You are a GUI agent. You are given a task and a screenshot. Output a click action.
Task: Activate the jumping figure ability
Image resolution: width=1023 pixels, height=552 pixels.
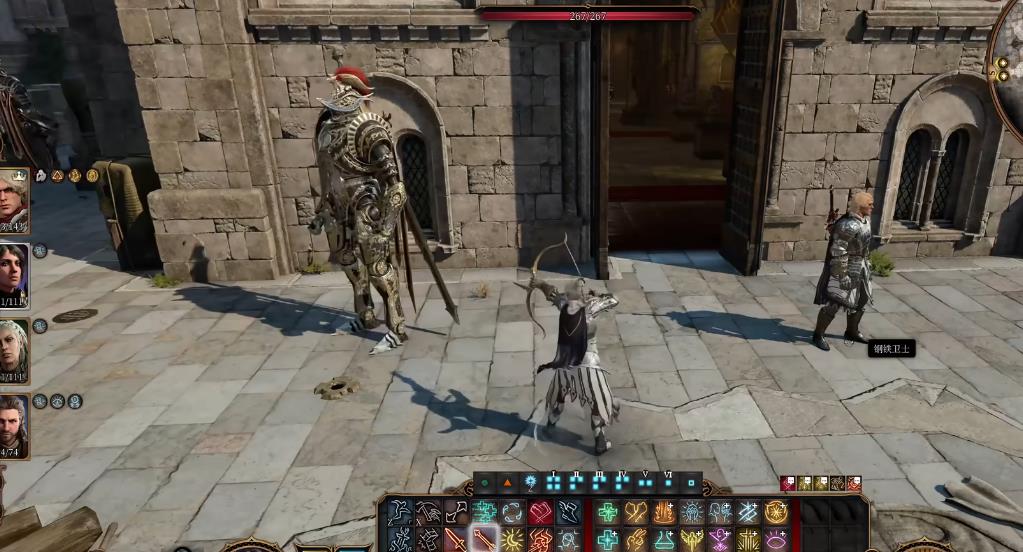(401, 513)
